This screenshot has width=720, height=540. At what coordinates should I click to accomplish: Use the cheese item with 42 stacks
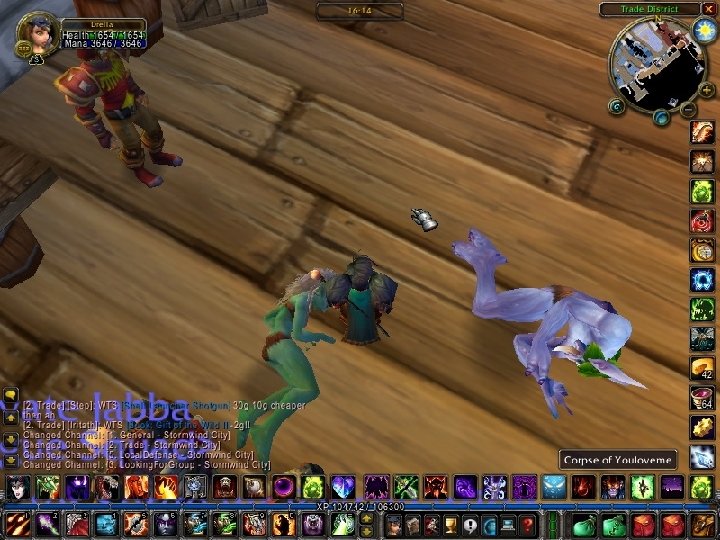coord(703,368)
